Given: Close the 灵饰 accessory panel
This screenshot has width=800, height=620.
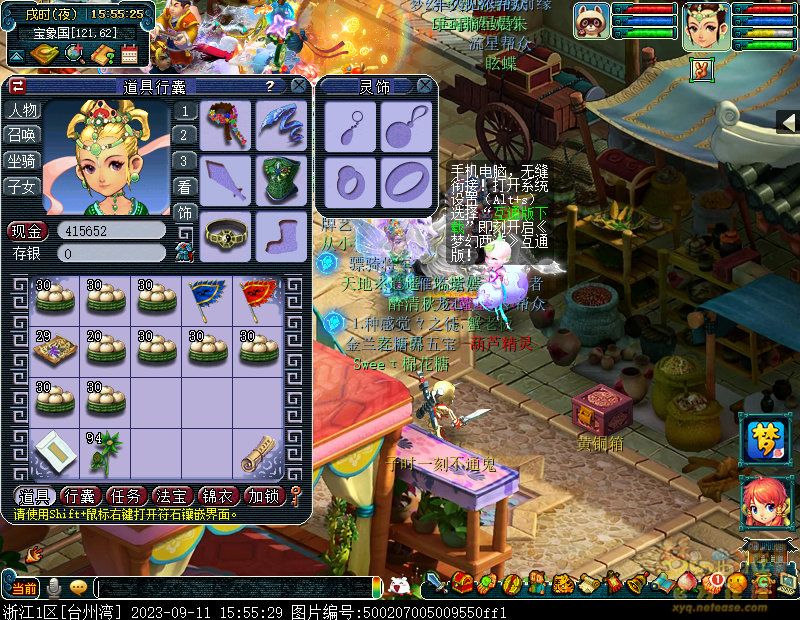Looking at the screenshot, I should [427, 87].
